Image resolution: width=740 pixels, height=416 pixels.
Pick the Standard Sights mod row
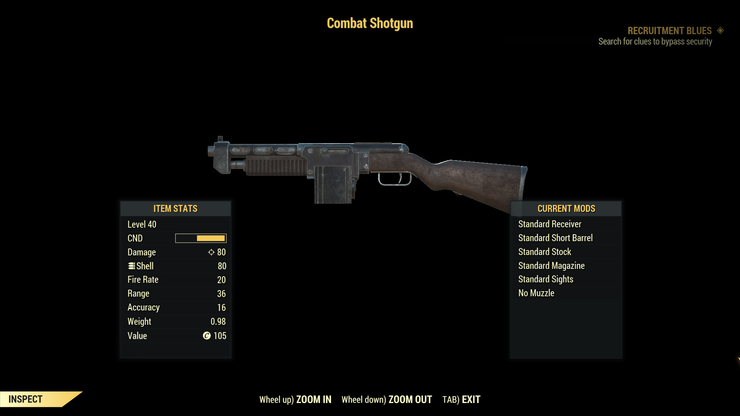pos(546,279)
